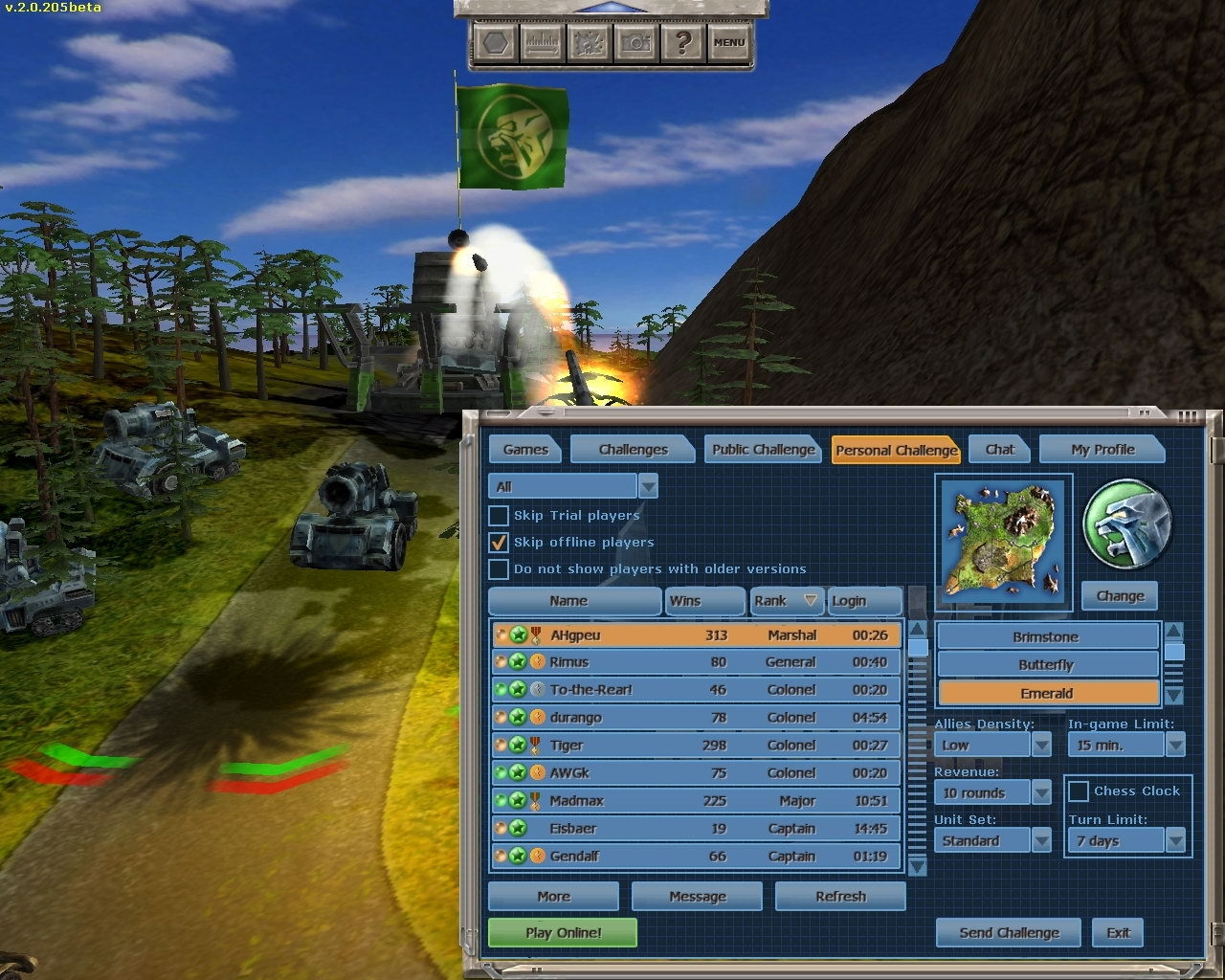The width and height of the screenshot is (1225, 980).
Task: Click the green star icon beside Rimus
Action: [x=517, y=662]
